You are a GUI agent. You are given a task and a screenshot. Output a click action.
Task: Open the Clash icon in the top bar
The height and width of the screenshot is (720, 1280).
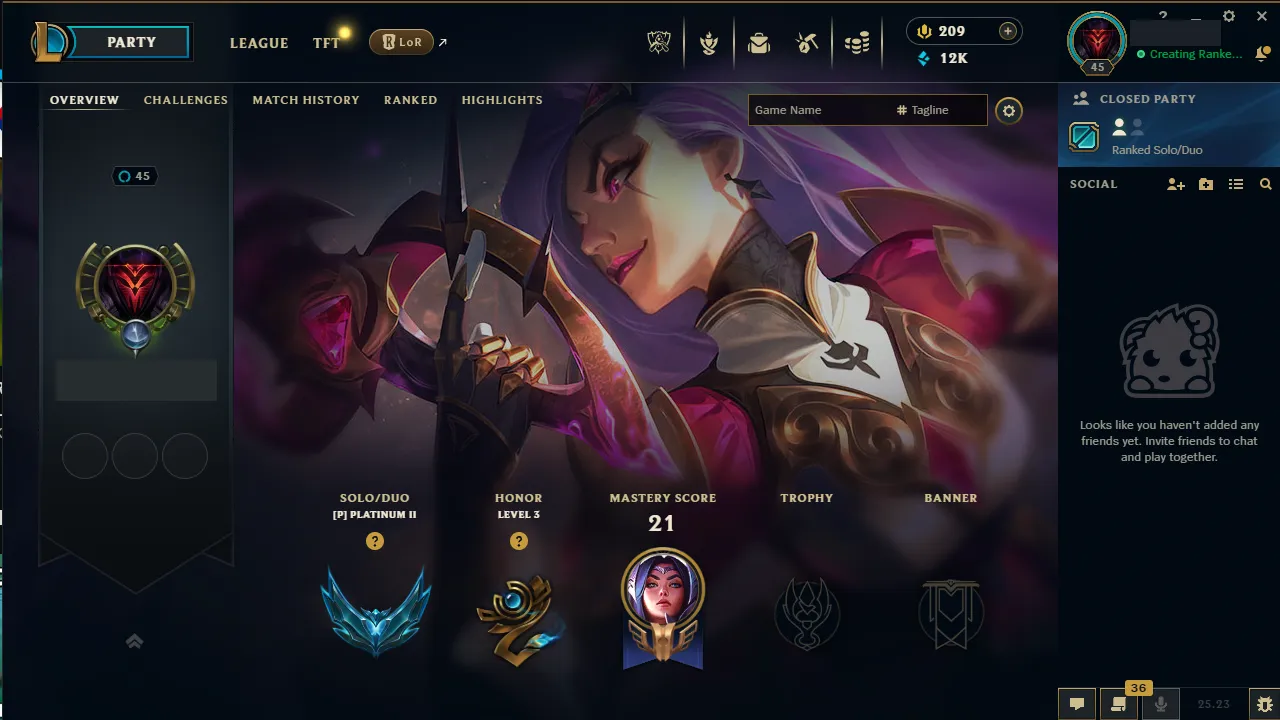tap(709, 42)
